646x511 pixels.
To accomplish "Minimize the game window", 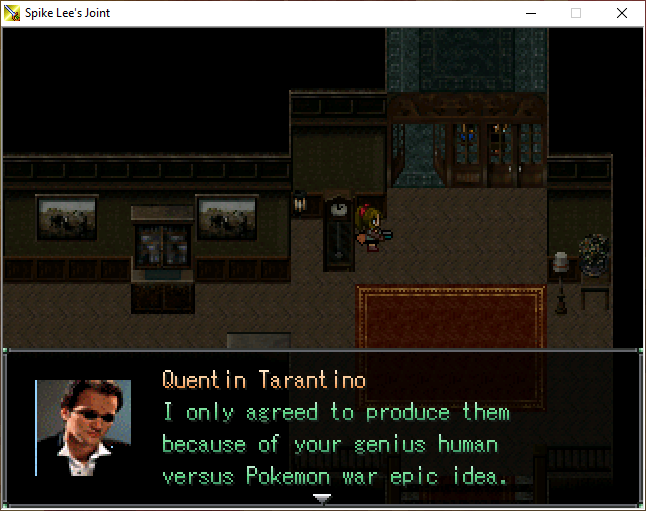I will 530,13.
